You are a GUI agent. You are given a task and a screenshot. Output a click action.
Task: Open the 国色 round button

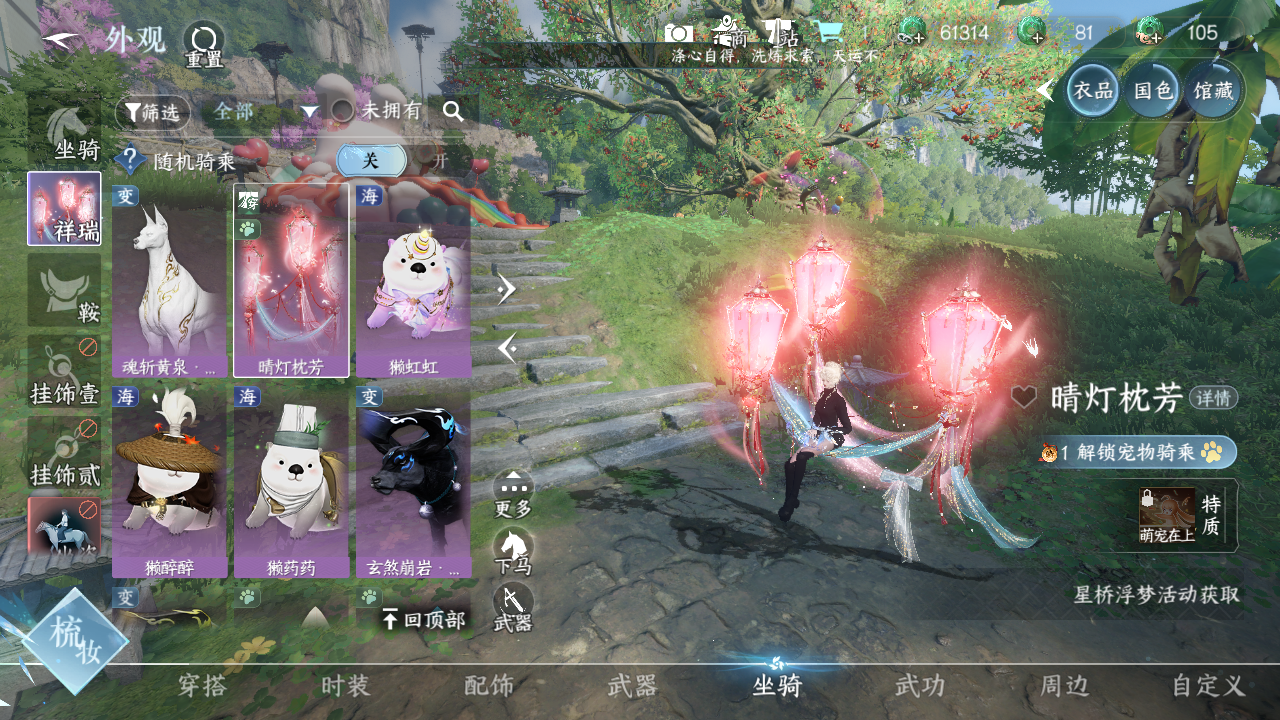(1153, 90)
